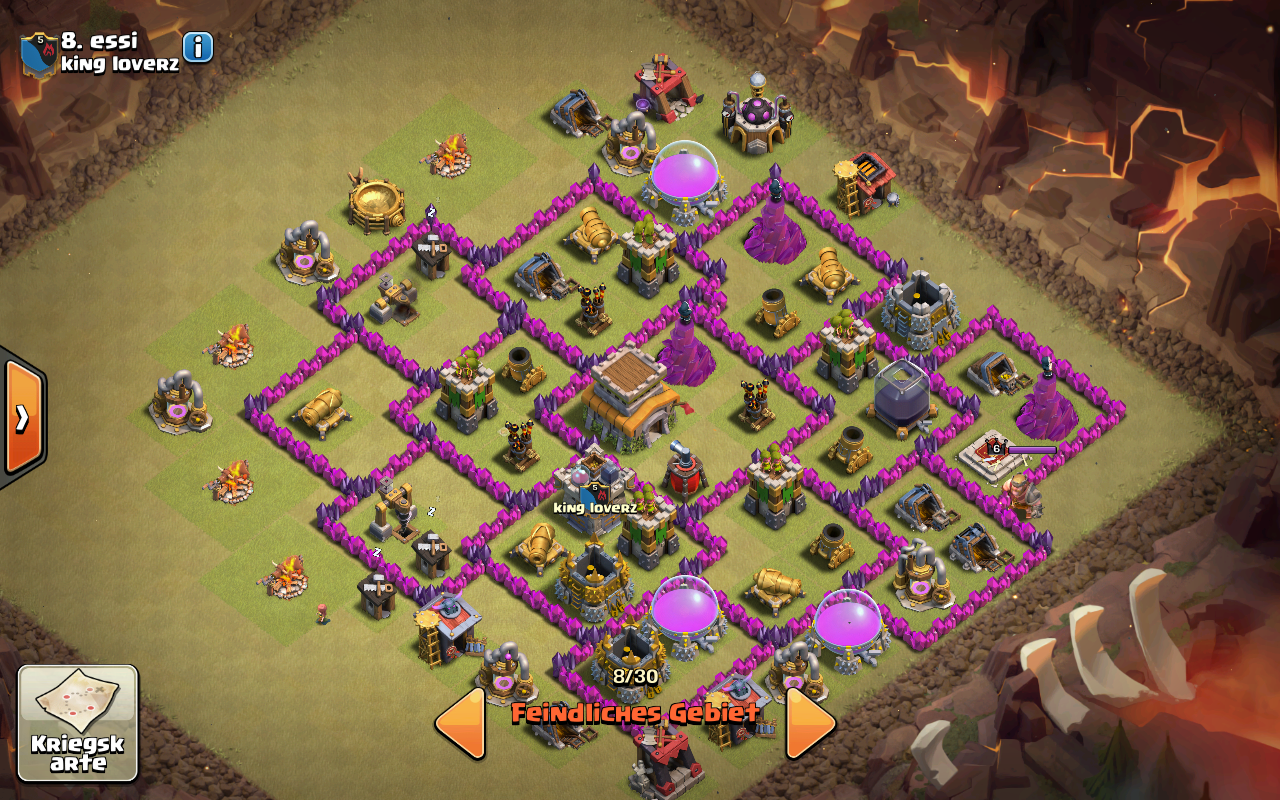Screen dimensions: 1280x800
Task: Show the next enemy base
Action: click(x=809, y=722)
